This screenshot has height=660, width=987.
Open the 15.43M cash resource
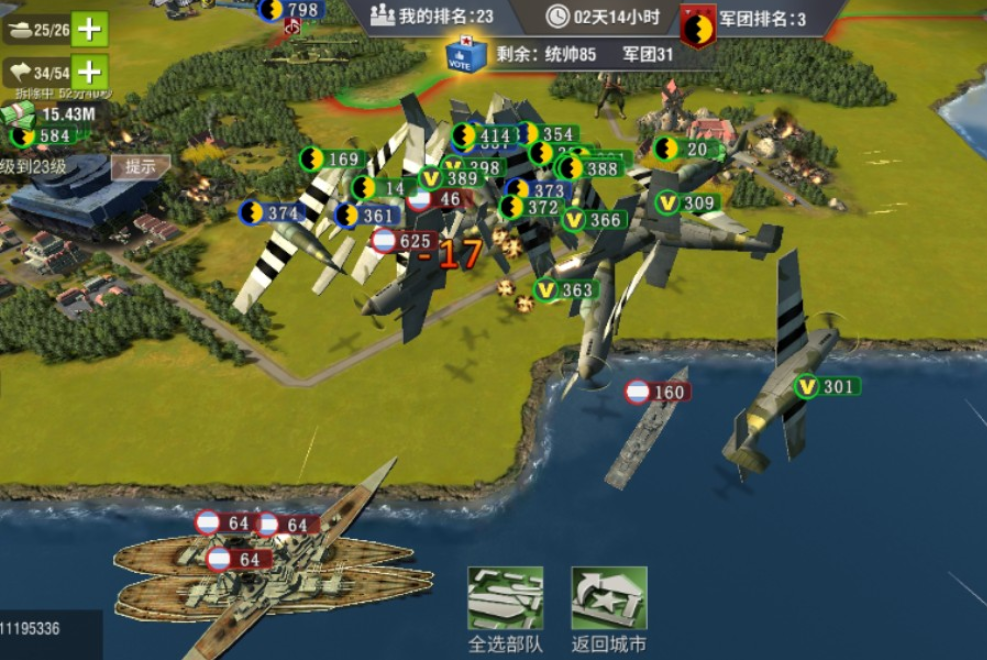coord(55,114)
